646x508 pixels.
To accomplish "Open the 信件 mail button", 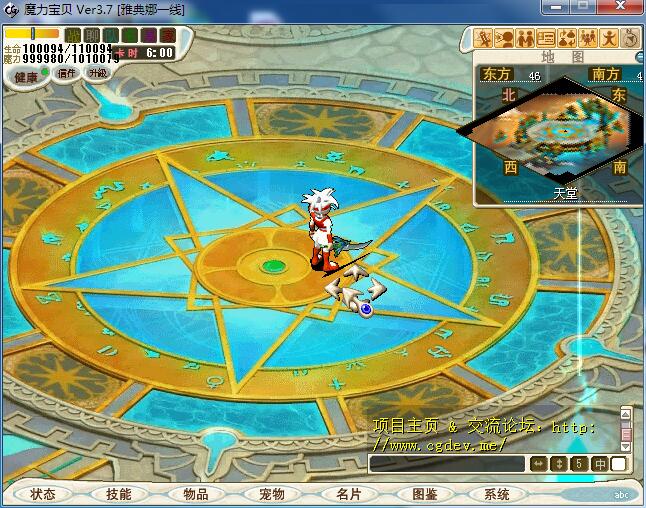I will (67, 73).
